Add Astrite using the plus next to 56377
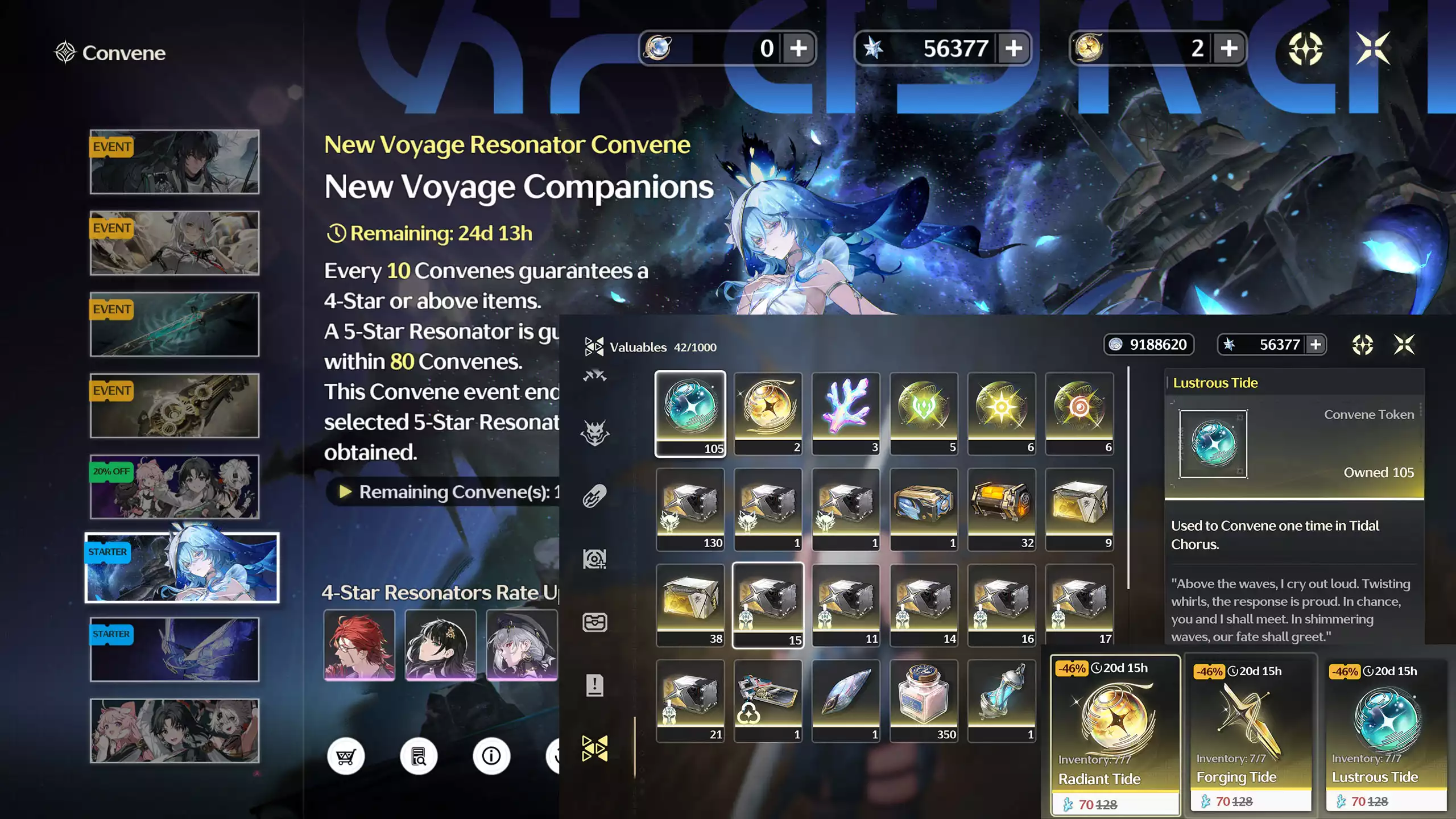This screenshot has height=819, width=1456. pos(1015,48)
